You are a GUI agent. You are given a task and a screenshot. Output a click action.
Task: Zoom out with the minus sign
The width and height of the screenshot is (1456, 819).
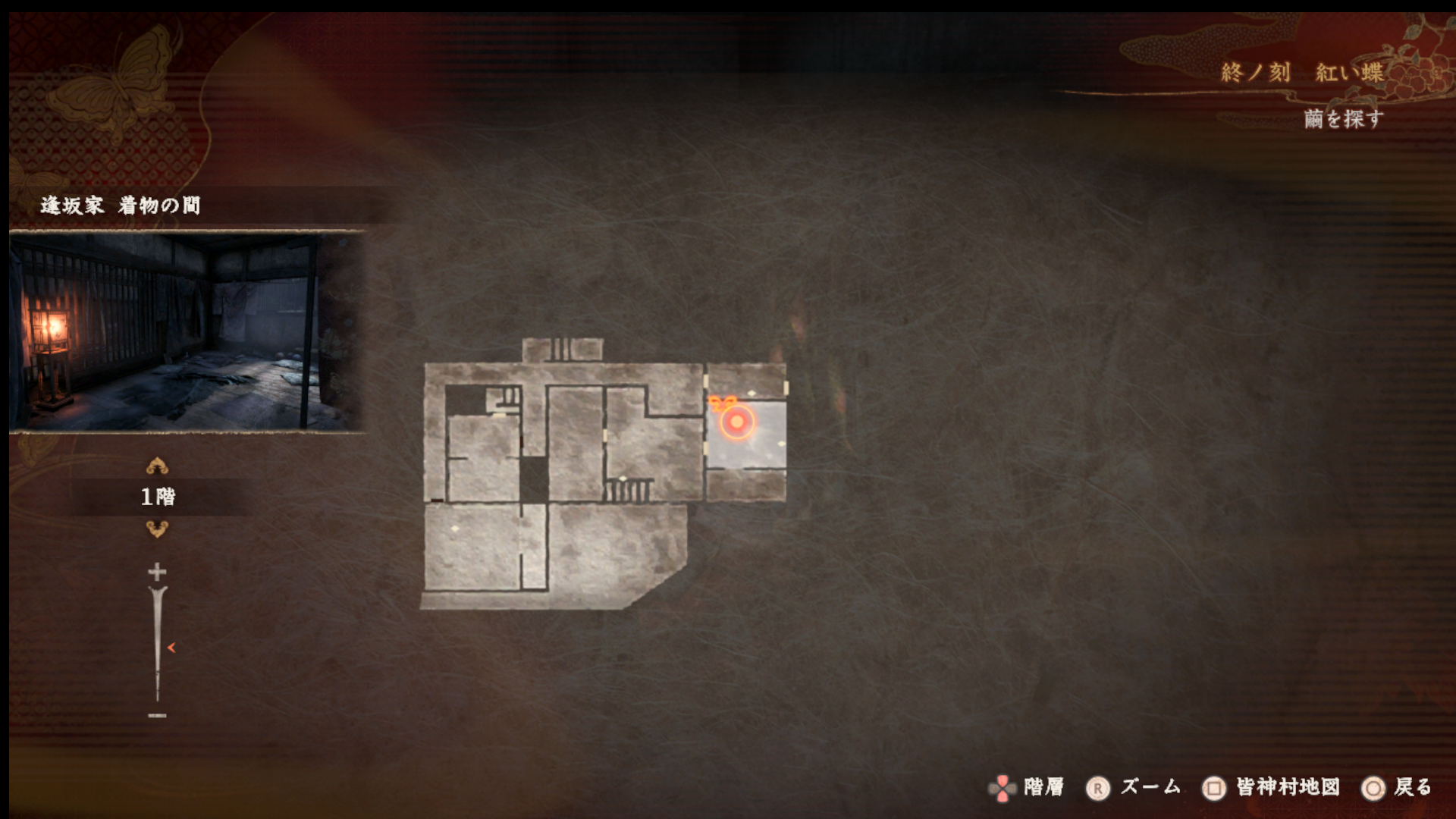(157, 715)
